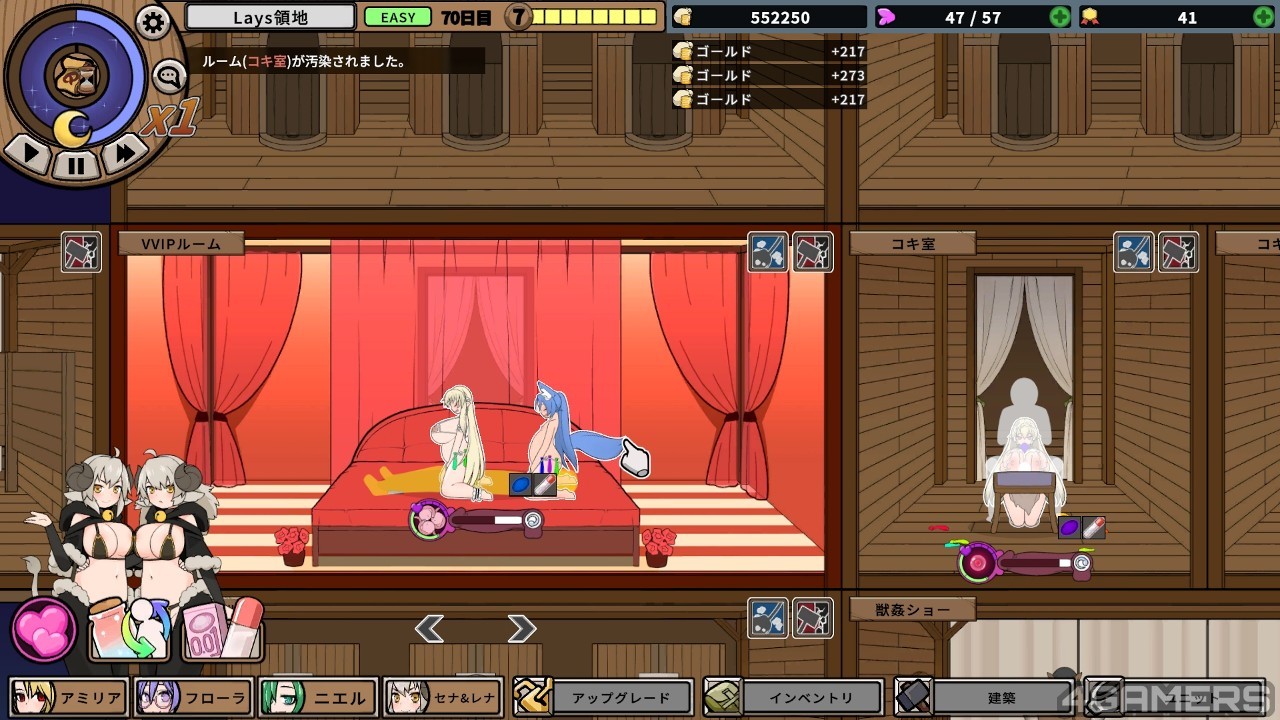Speed up time with fast-forward button
Screen dimensions: 1280x720
124,153
